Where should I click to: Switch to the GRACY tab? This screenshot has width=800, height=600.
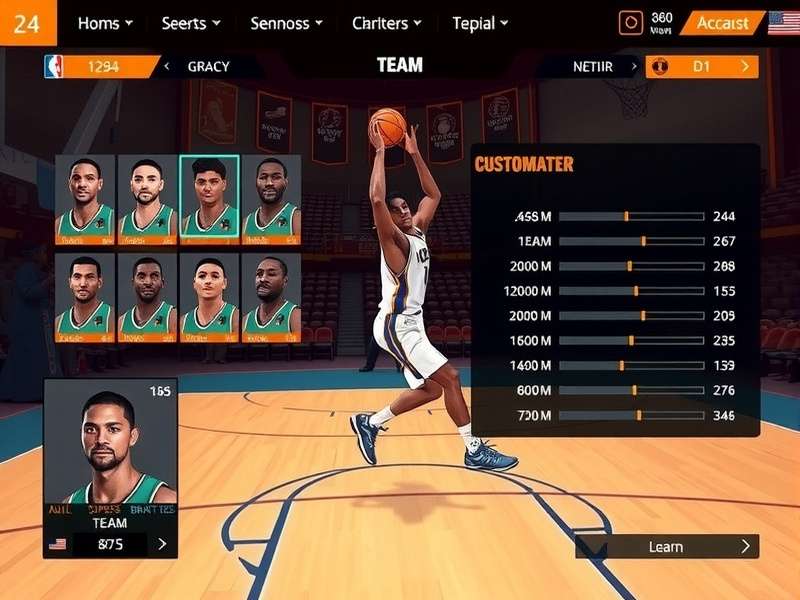click(208, 67)
